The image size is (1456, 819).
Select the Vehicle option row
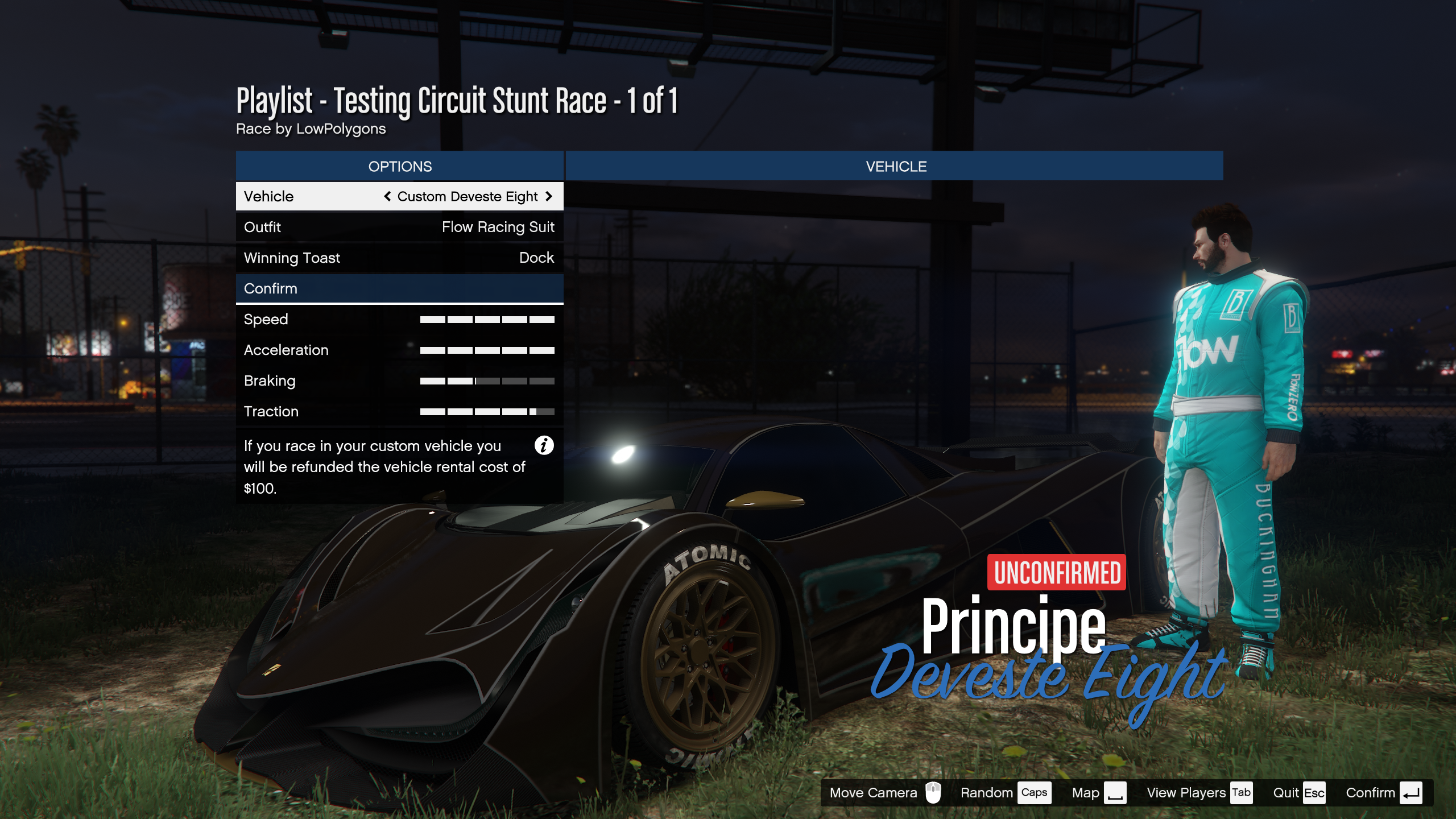399,196
